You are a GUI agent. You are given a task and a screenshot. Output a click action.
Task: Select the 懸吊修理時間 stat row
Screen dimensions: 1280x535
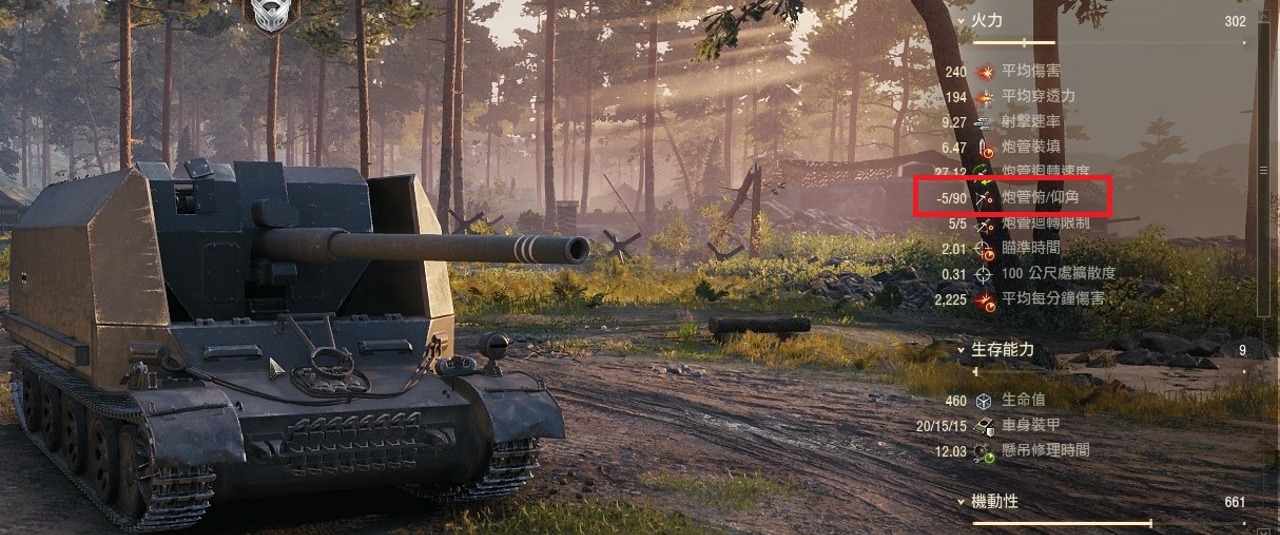[1044, 451]
